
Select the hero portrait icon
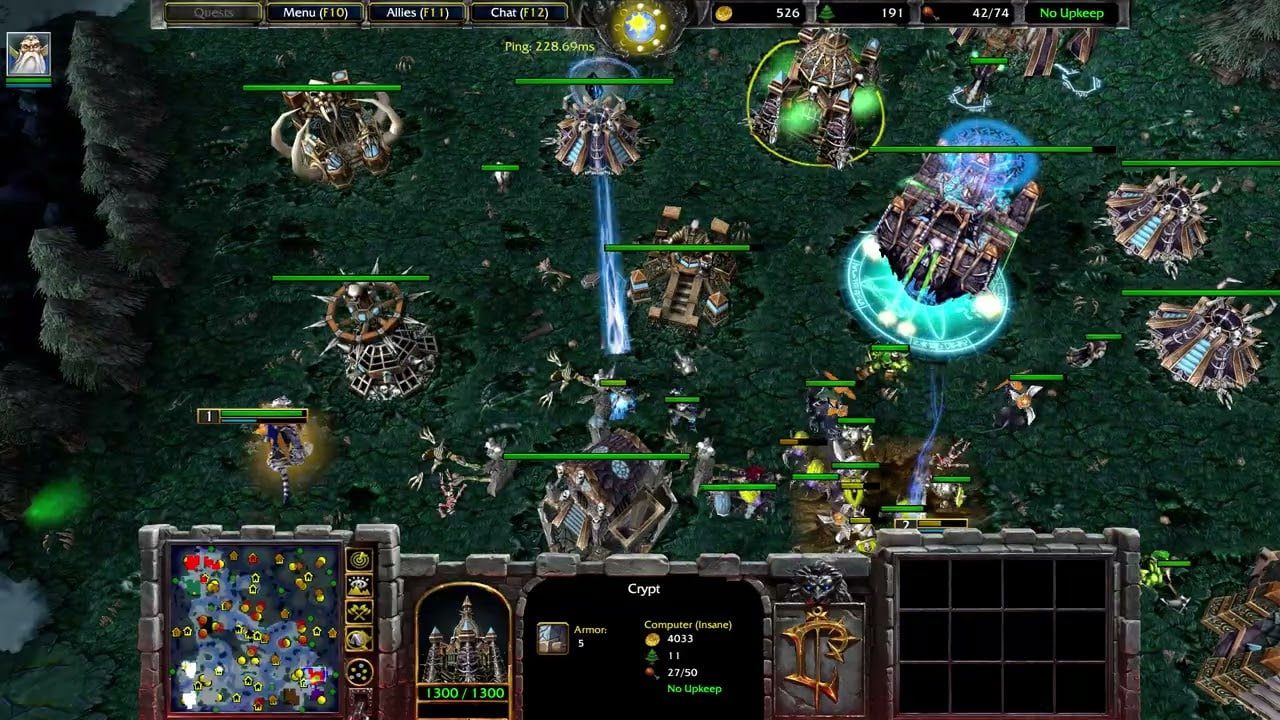pyautogui.click(x=29, y=54)
